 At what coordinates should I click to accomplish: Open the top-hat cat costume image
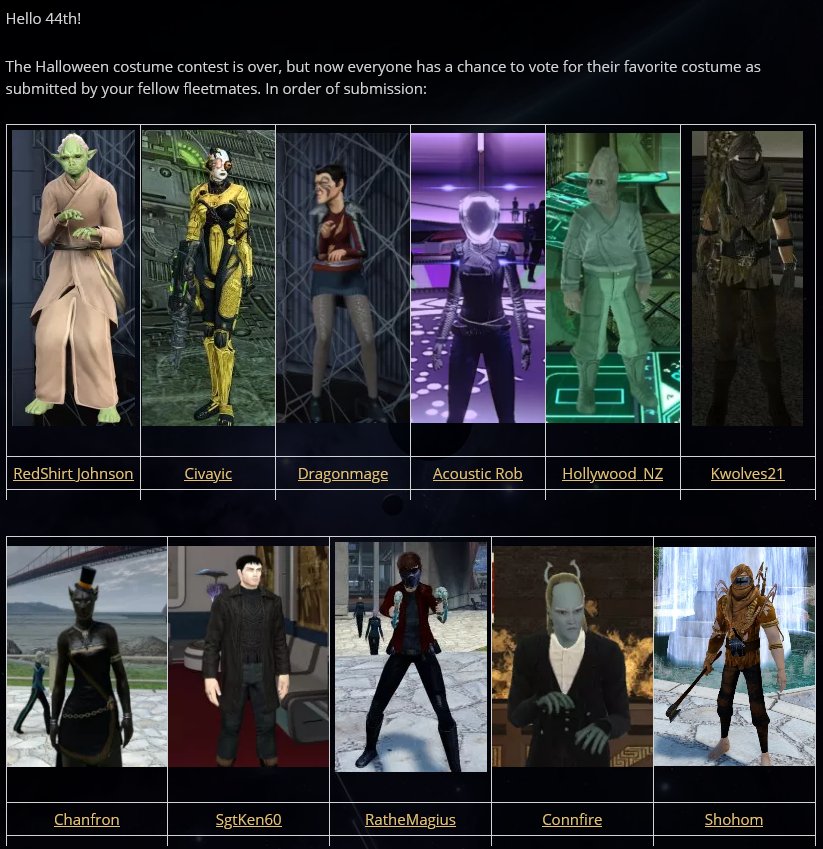click(x=87, y=656)
